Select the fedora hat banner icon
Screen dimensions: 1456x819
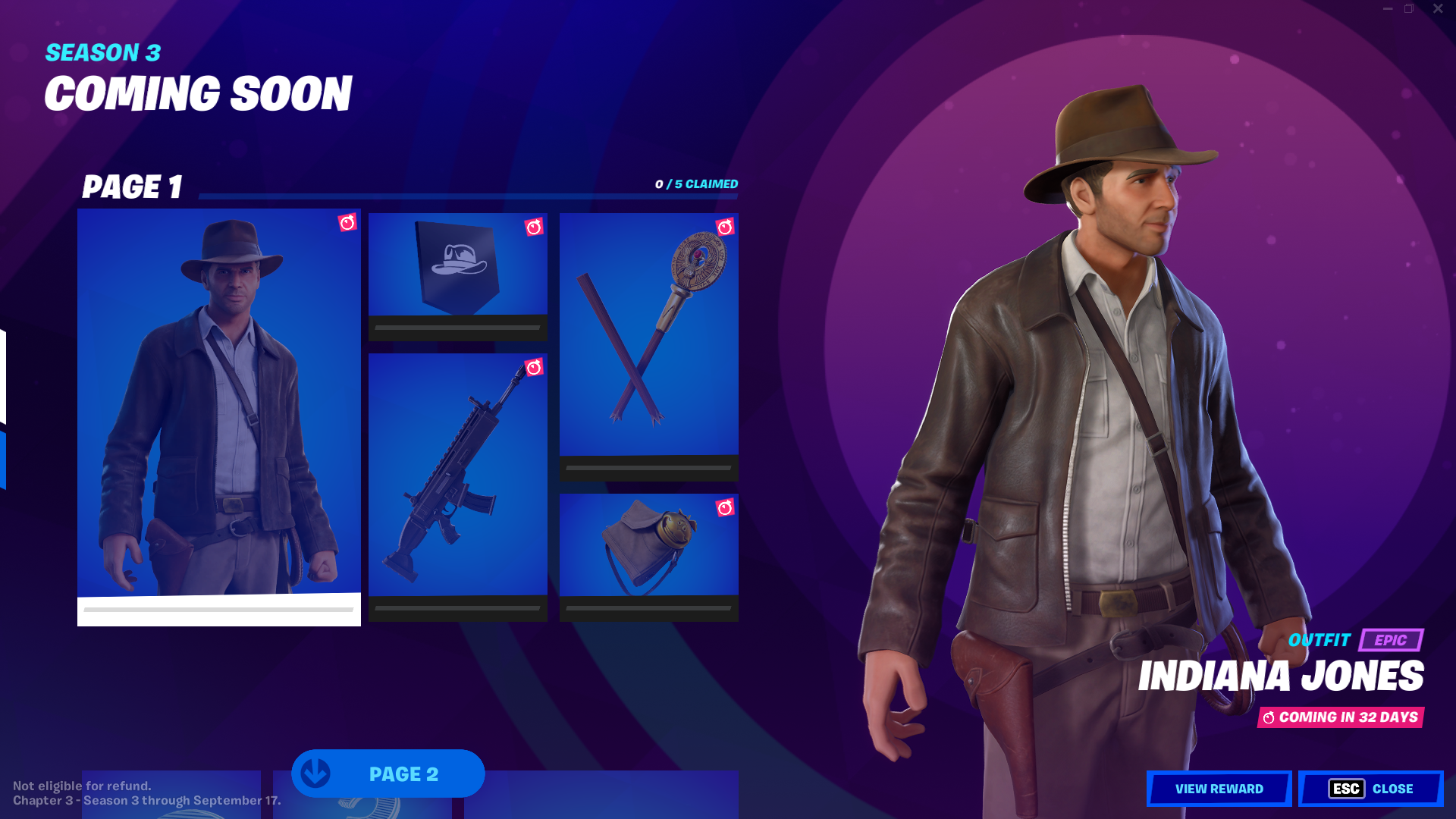click(457, 265)
